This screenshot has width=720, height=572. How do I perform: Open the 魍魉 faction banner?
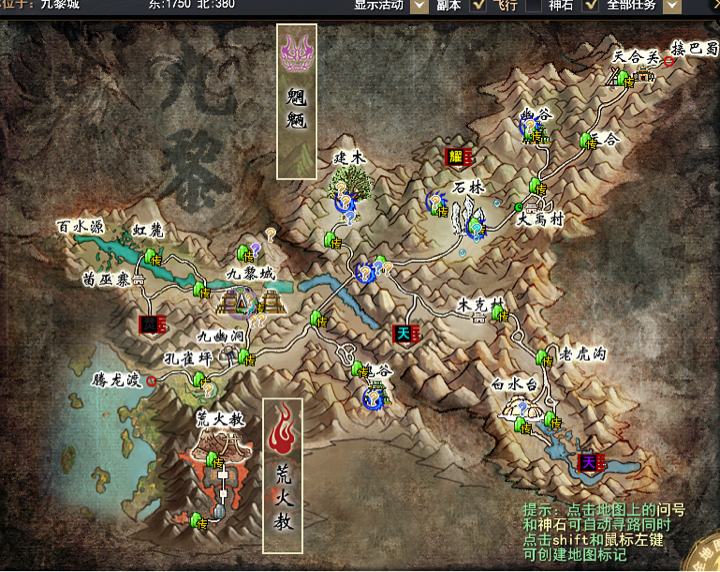296,101
